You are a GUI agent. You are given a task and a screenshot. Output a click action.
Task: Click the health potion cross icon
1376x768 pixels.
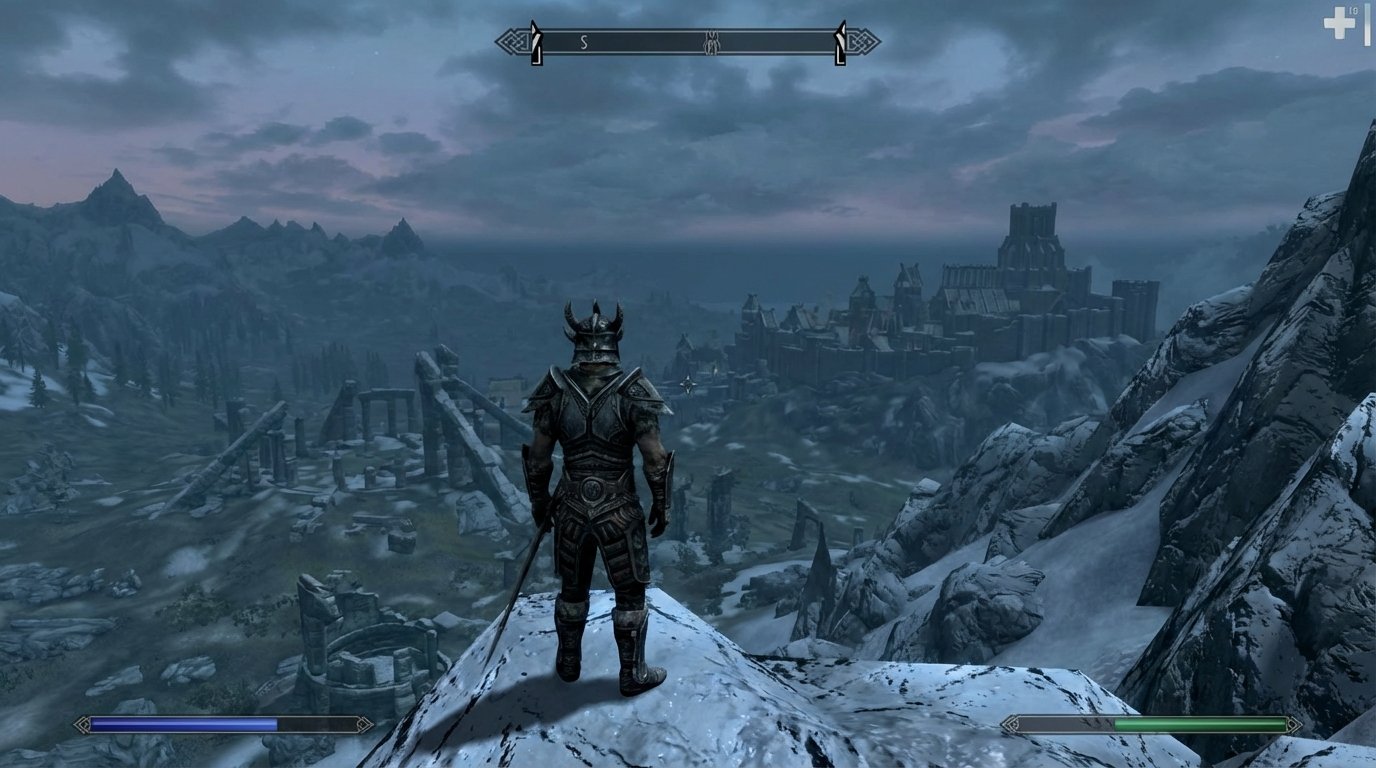click(x=1339, y=22)
